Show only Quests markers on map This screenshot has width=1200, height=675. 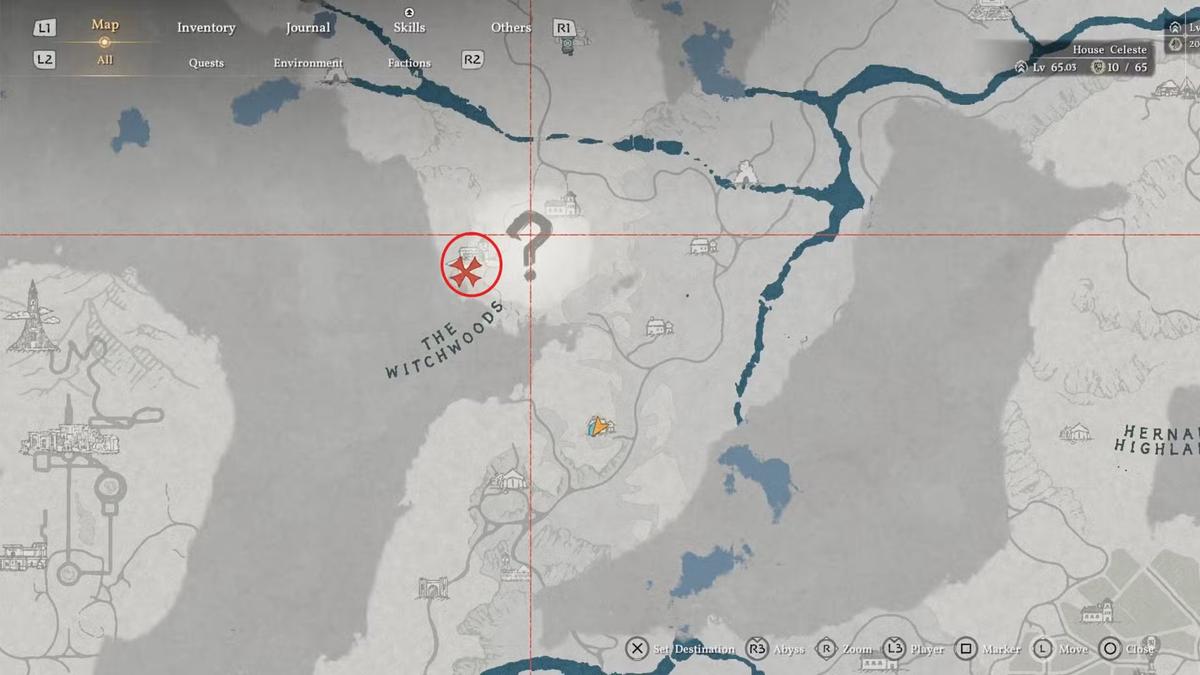tap(206, 62)
